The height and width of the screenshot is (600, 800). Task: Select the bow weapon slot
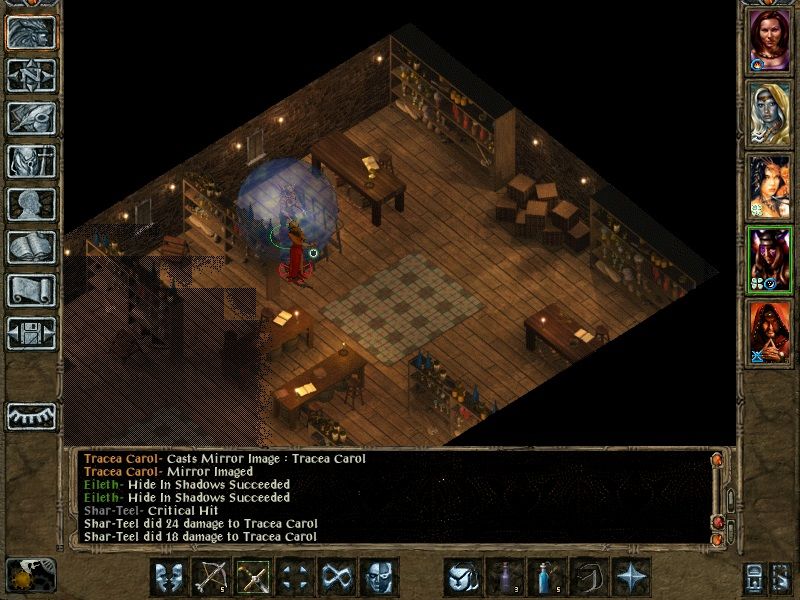pos(211,577)
